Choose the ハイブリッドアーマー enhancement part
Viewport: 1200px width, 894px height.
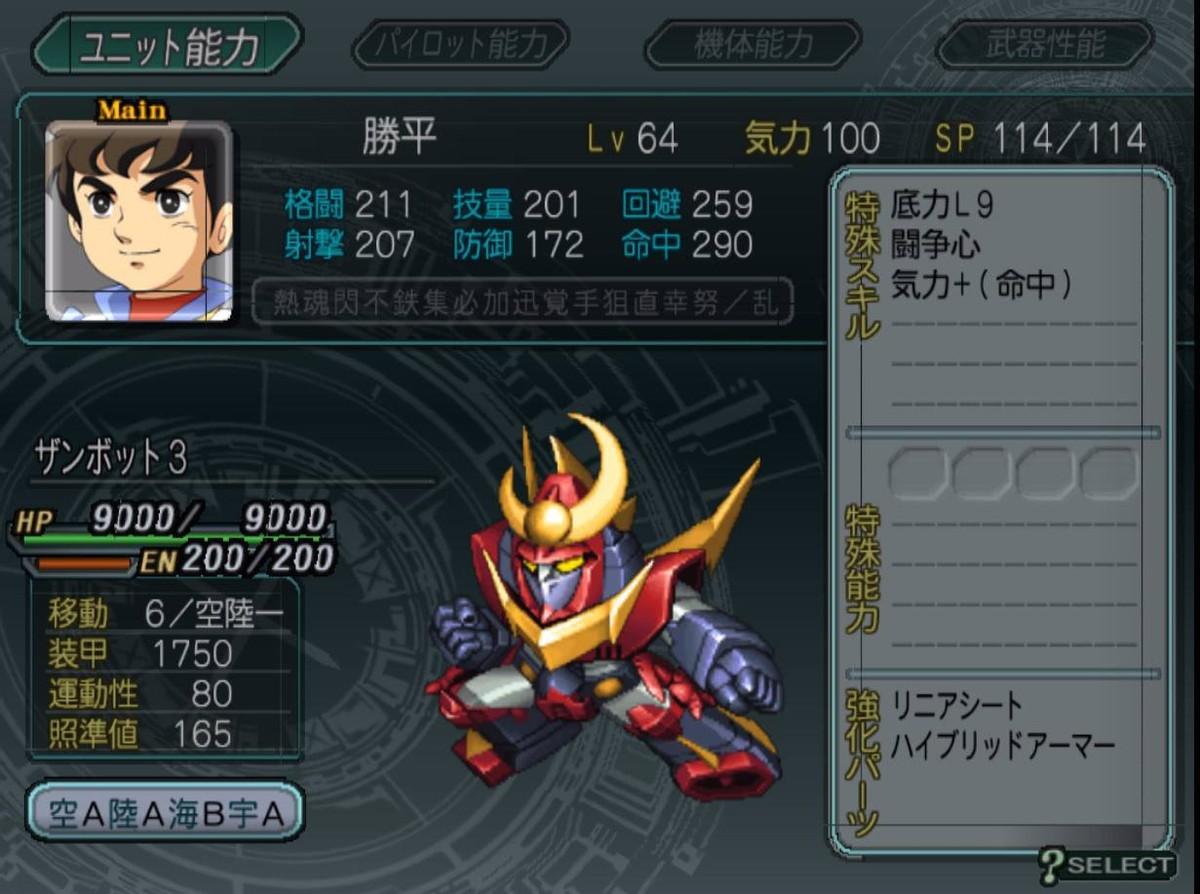[1002, 745]
